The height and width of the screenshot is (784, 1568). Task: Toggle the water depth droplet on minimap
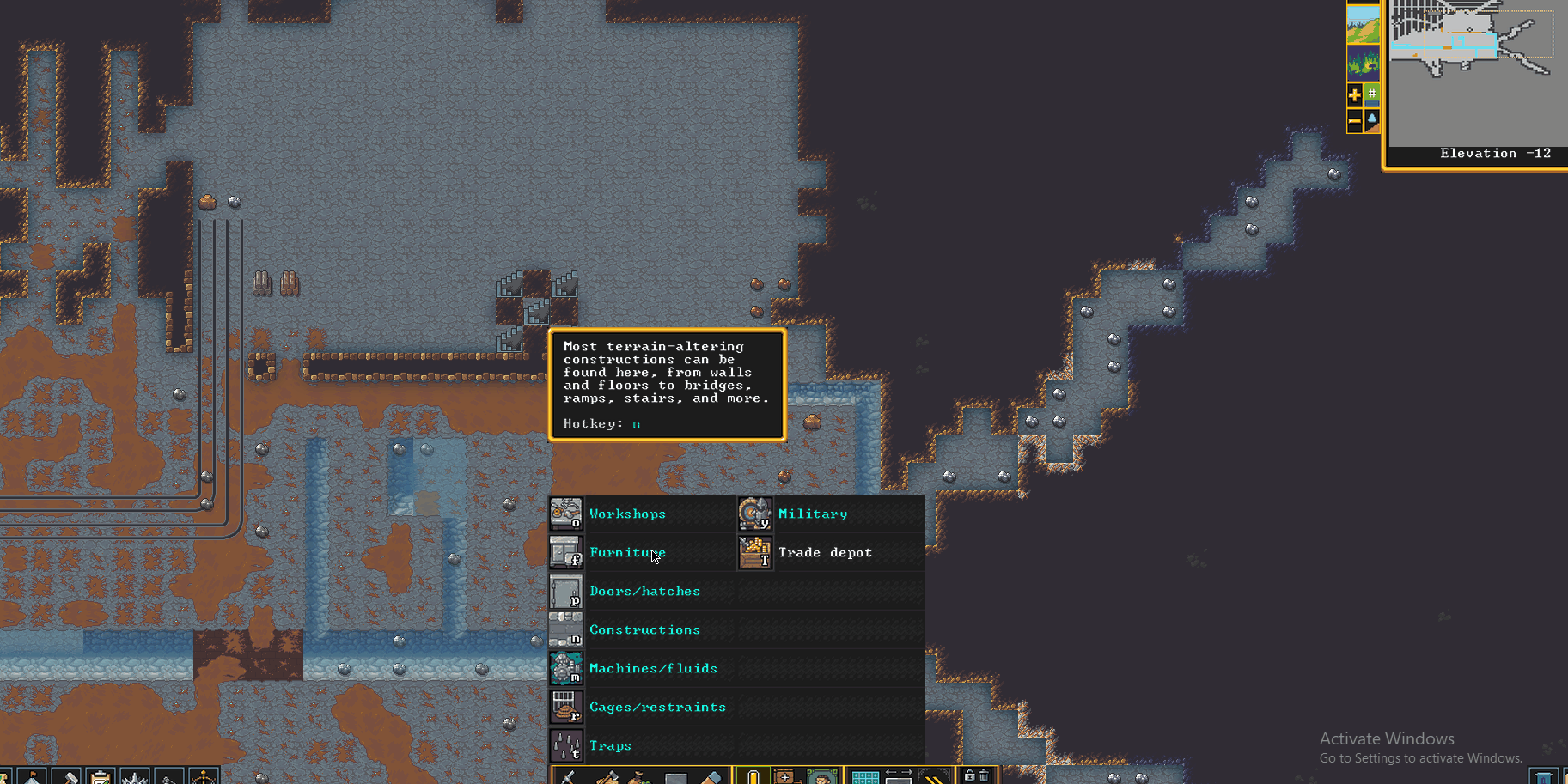[x=1374, y=119]
